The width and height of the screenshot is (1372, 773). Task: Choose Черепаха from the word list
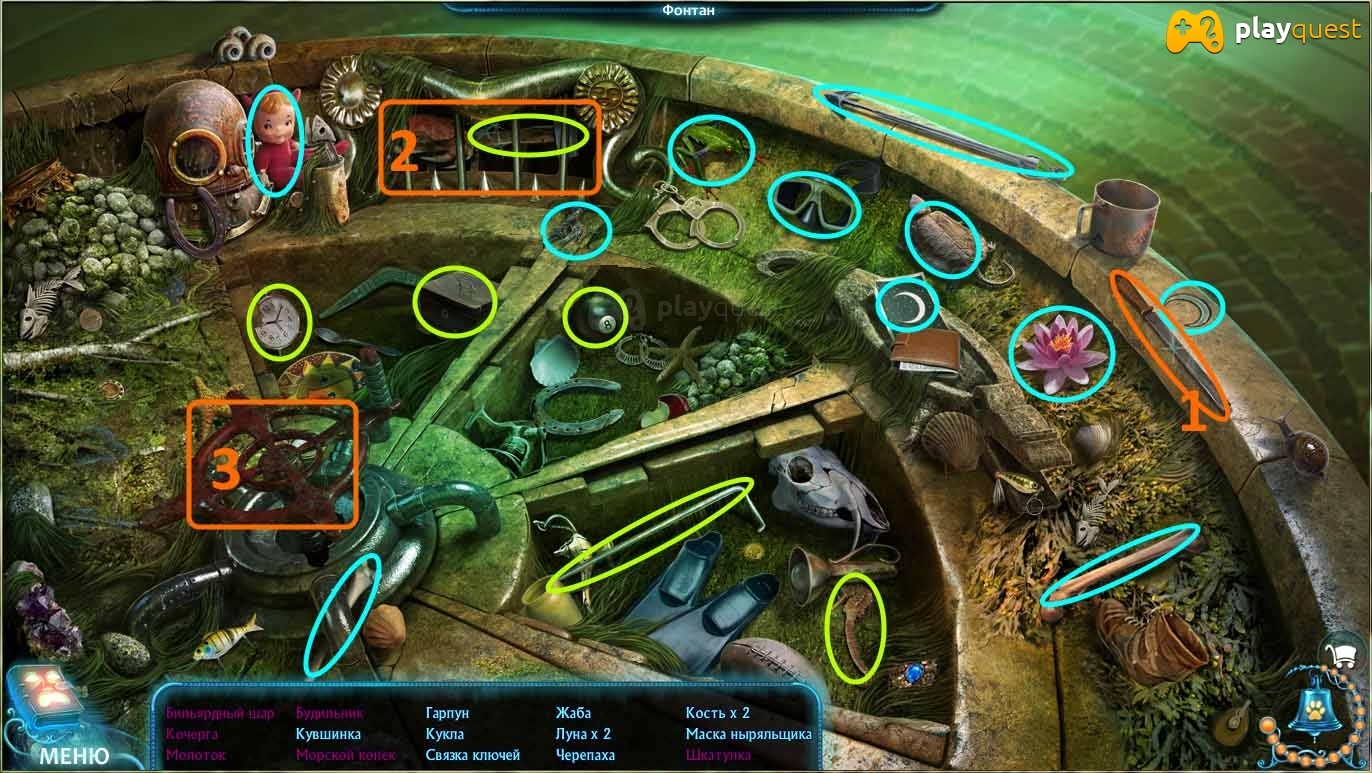585,755
